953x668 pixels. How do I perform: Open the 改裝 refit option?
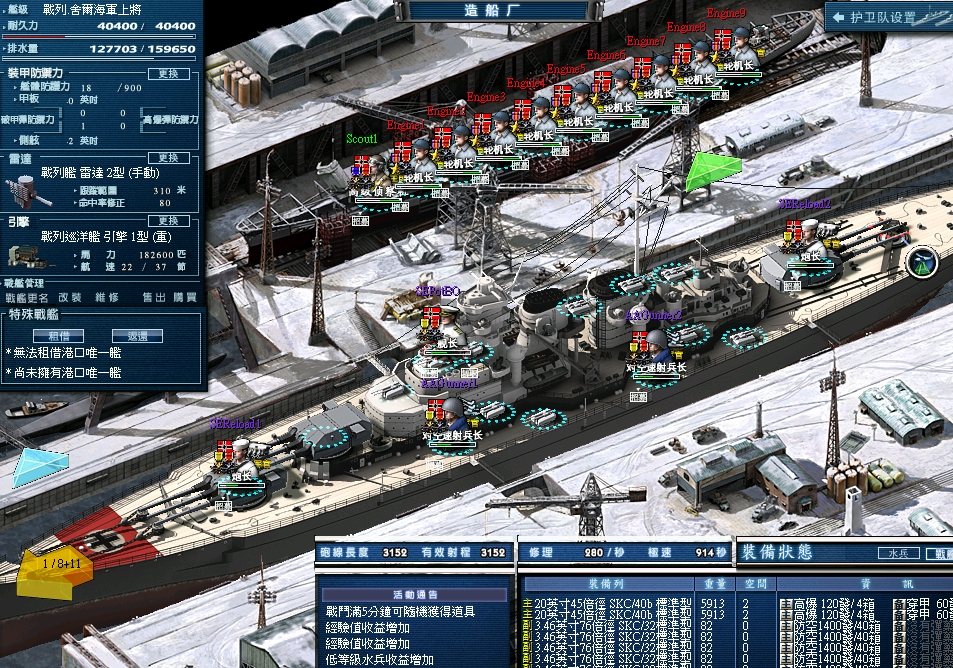pos(70,297)
